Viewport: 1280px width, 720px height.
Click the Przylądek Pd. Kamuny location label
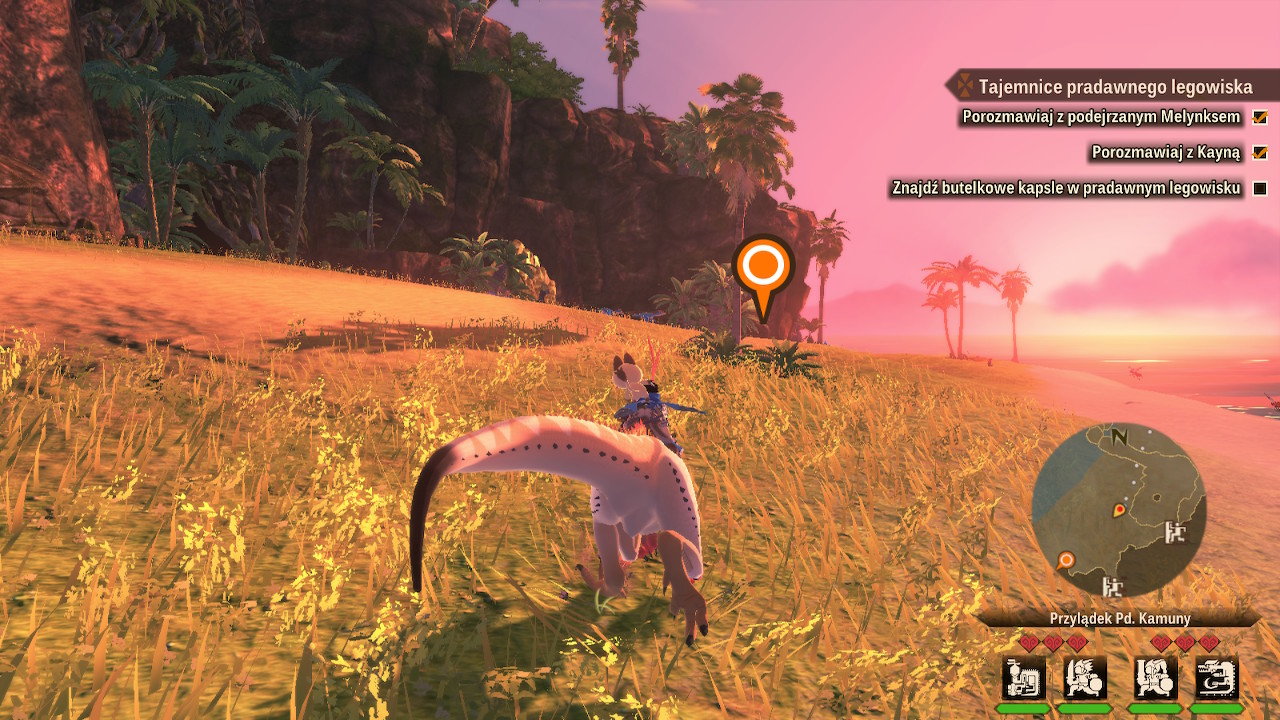point(1119,619)
